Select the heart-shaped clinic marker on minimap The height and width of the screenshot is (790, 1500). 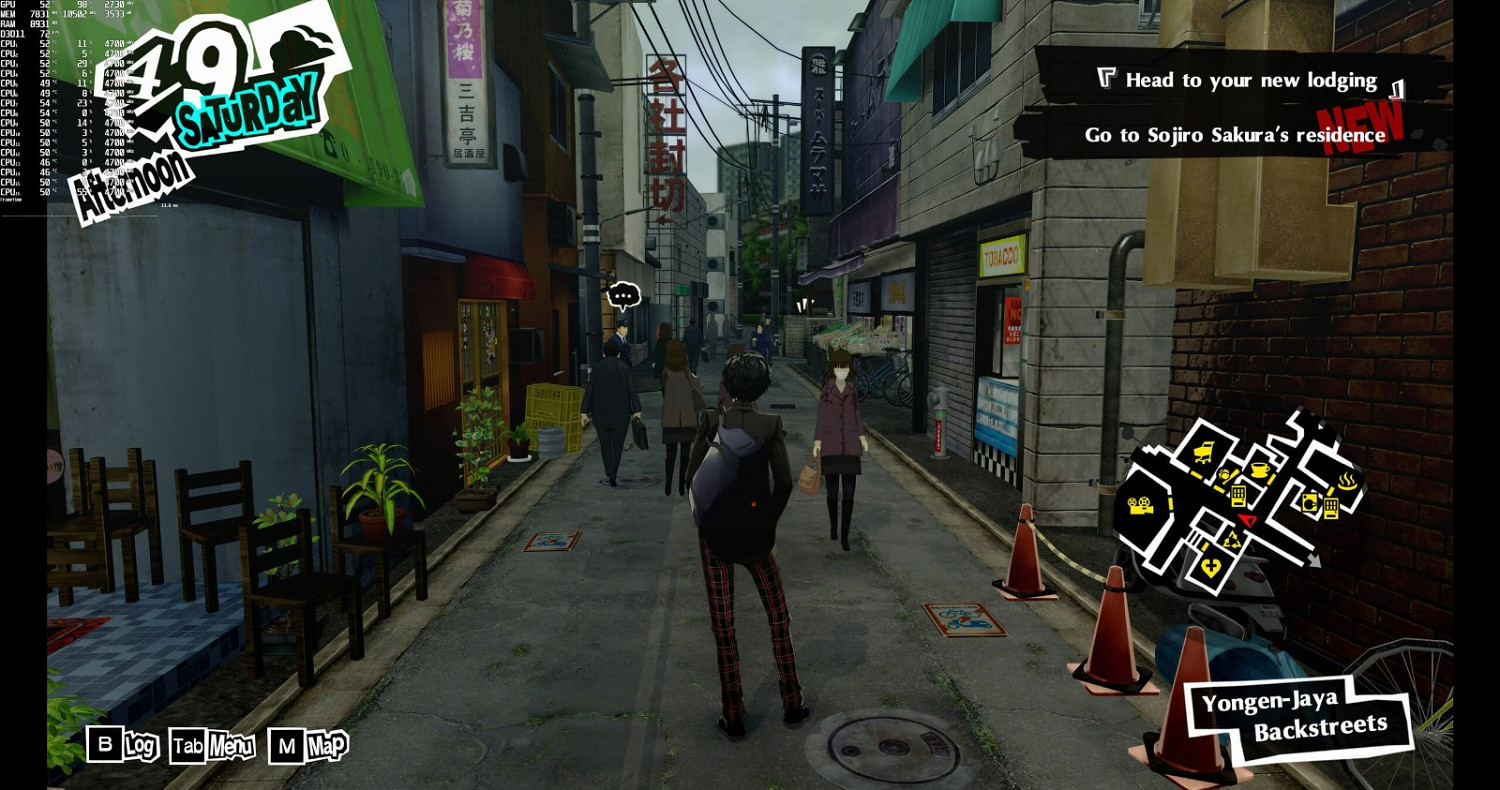(1211, 567)
